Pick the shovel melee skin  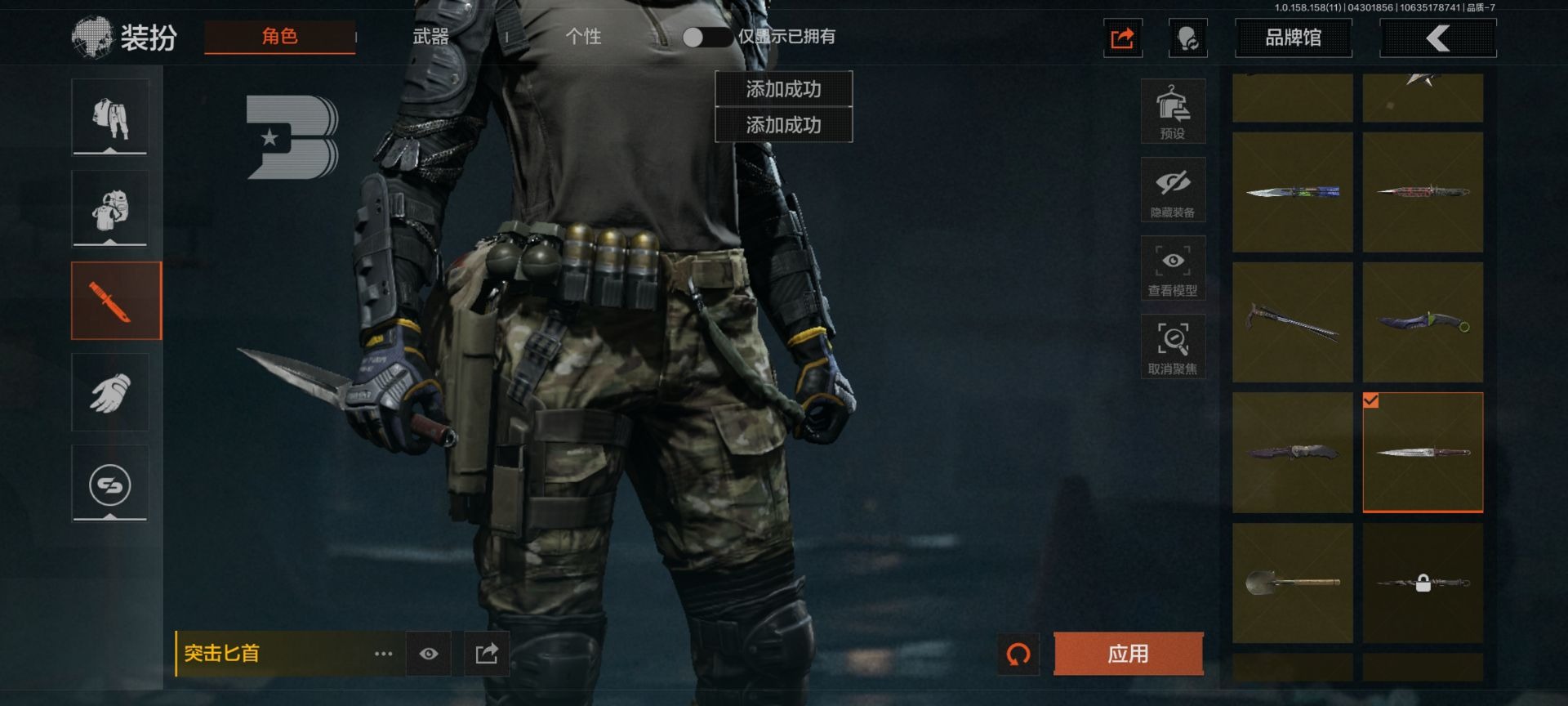click(x=1292, y=583)
